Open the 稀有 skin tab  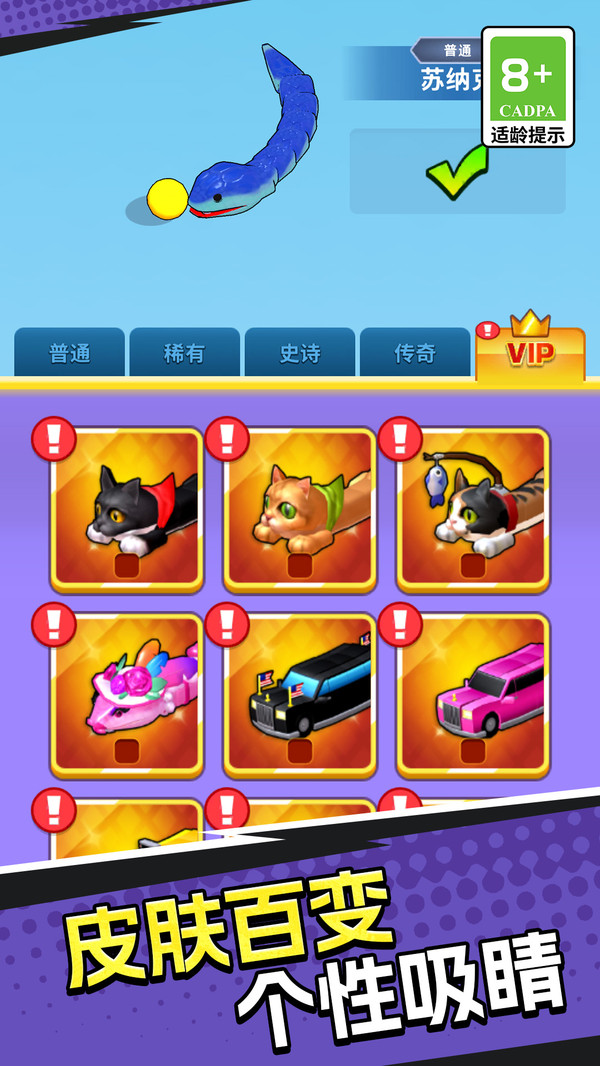pyautogui.click(x=184, y=353)
